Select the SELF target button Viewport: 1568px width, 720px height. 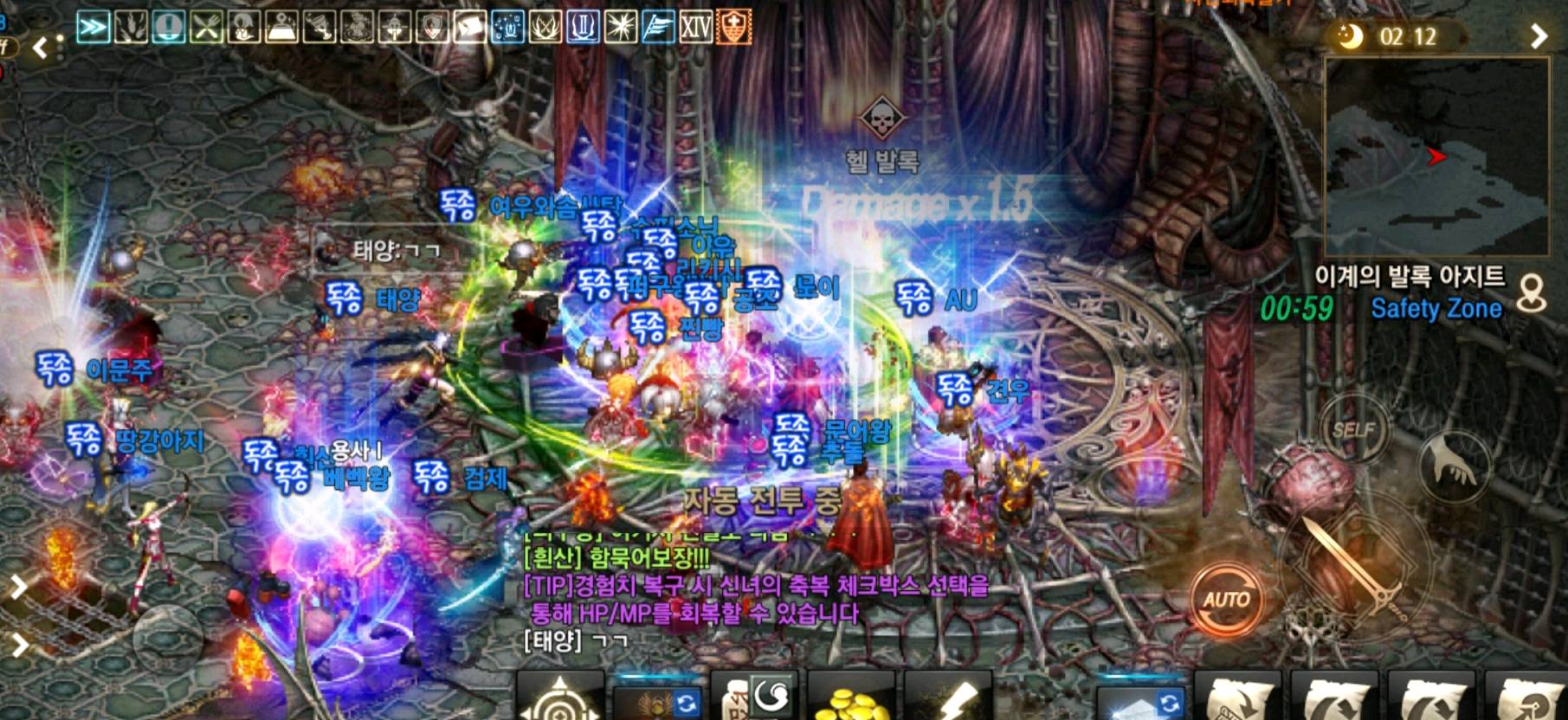[x=1353, y=430]
